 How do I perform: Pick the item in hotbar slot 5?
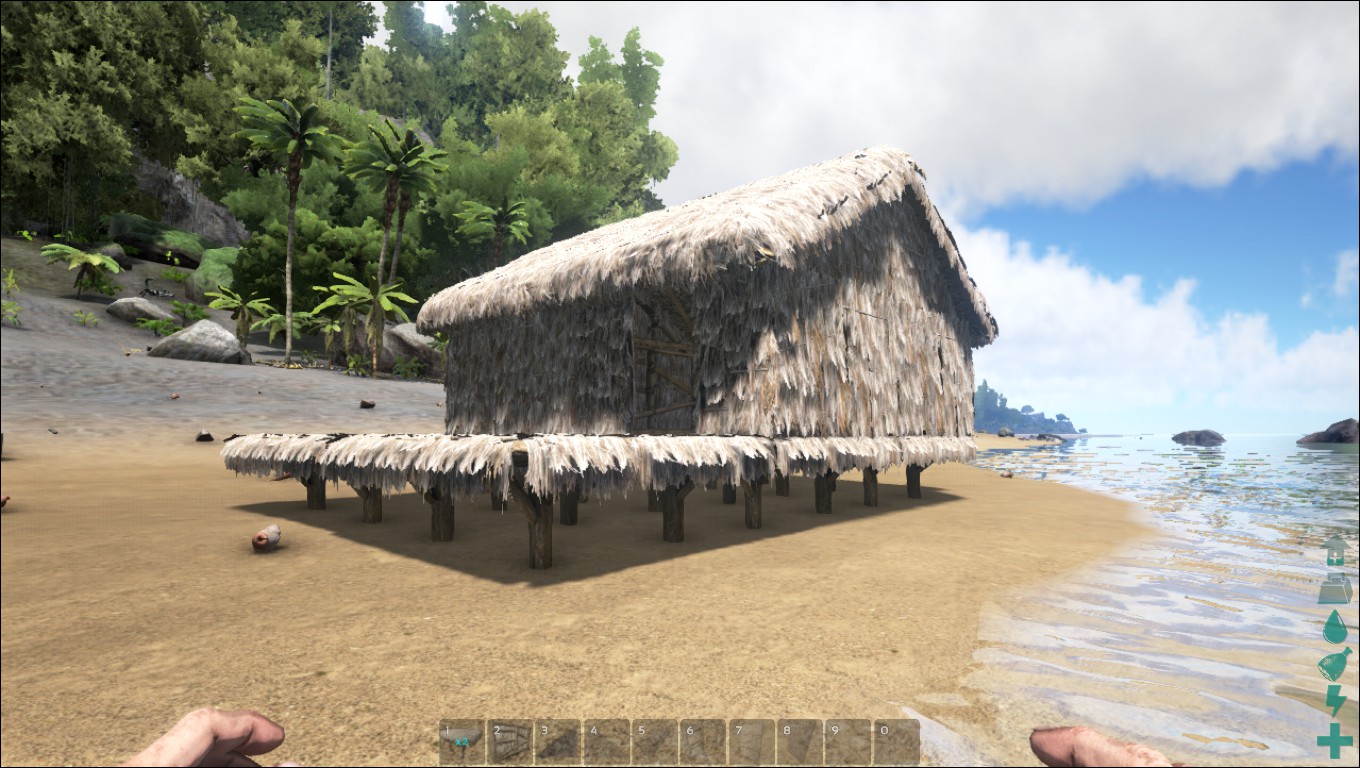(655, 742)
